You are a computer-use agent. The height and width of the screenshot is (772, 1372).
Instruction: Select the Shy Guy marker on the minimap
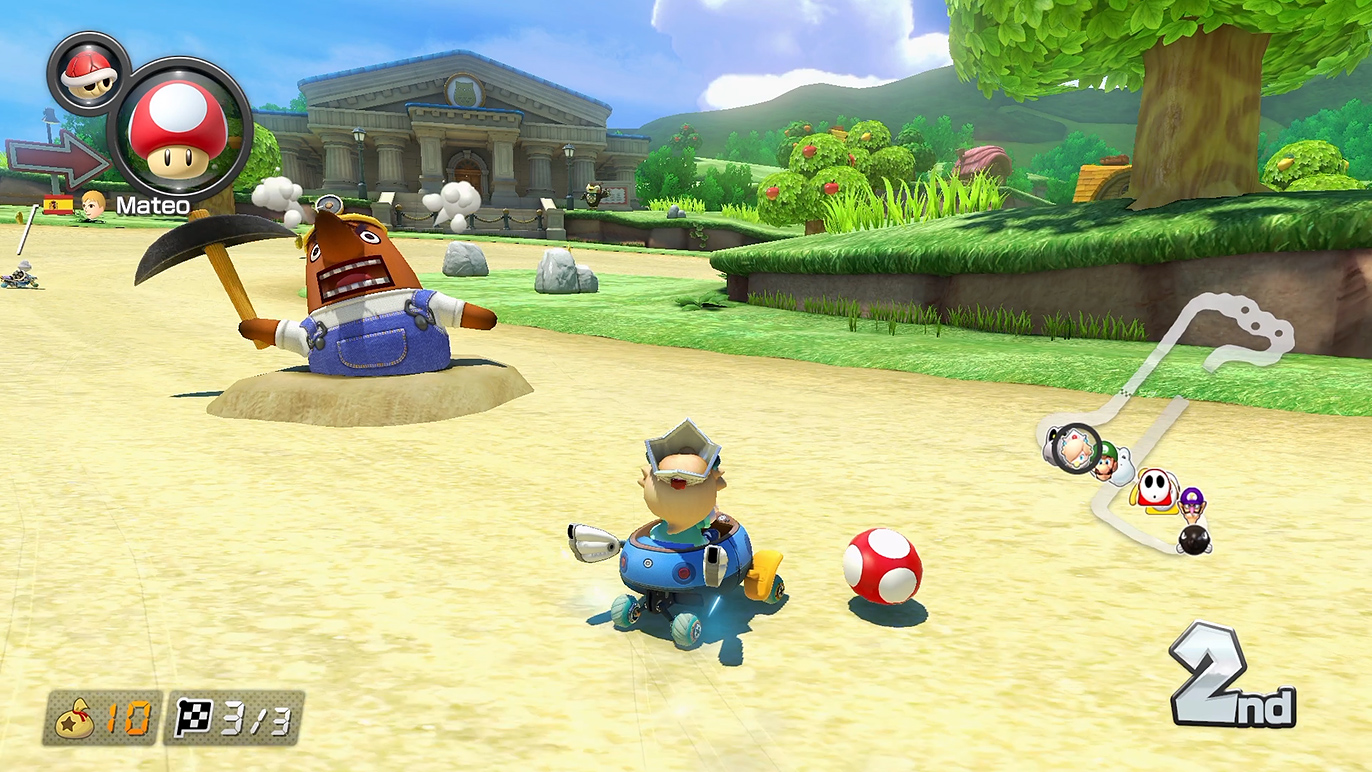coord(1155,489)
